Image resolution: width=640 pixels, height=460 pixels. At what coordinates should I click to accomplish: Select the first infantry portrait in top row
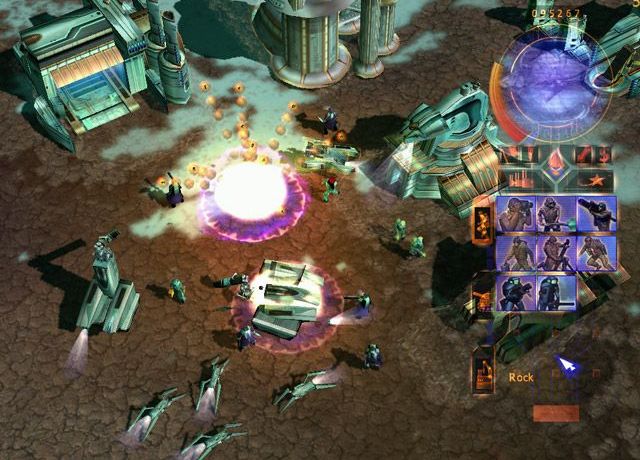pos(517,213)
